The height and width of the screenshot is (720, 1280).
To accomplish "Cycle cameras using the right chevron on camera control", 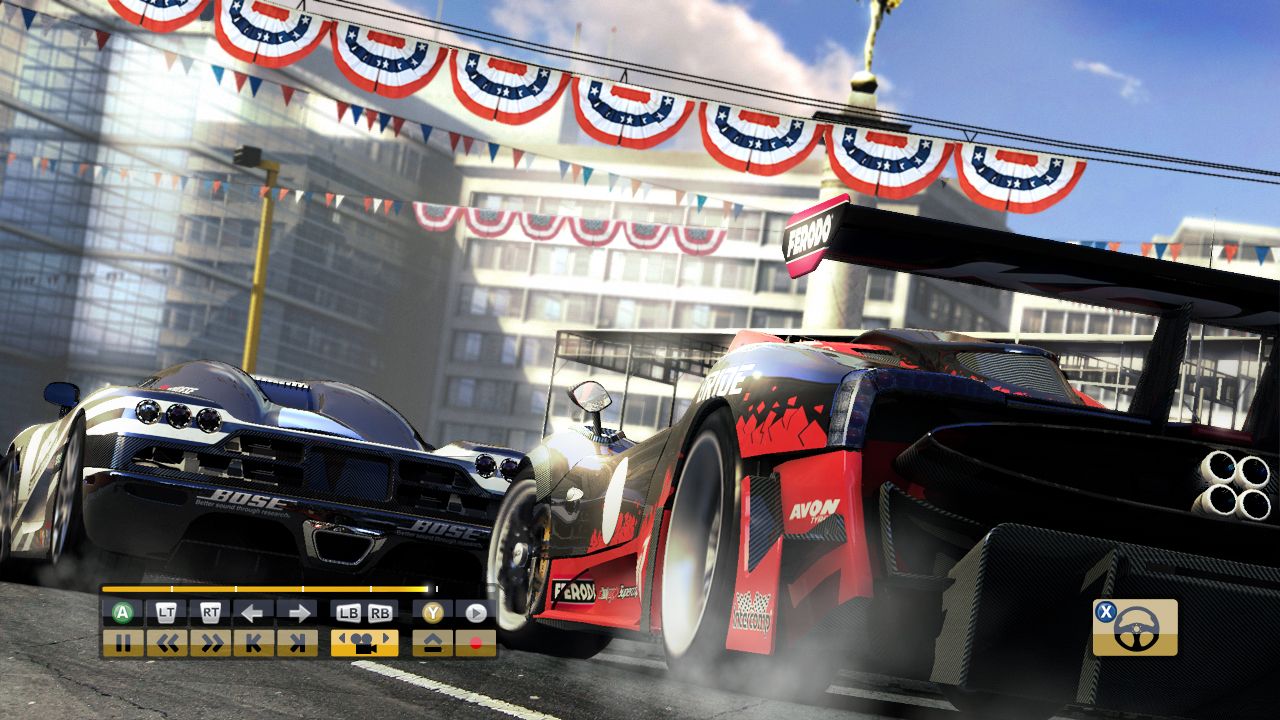I will (386, 638).
